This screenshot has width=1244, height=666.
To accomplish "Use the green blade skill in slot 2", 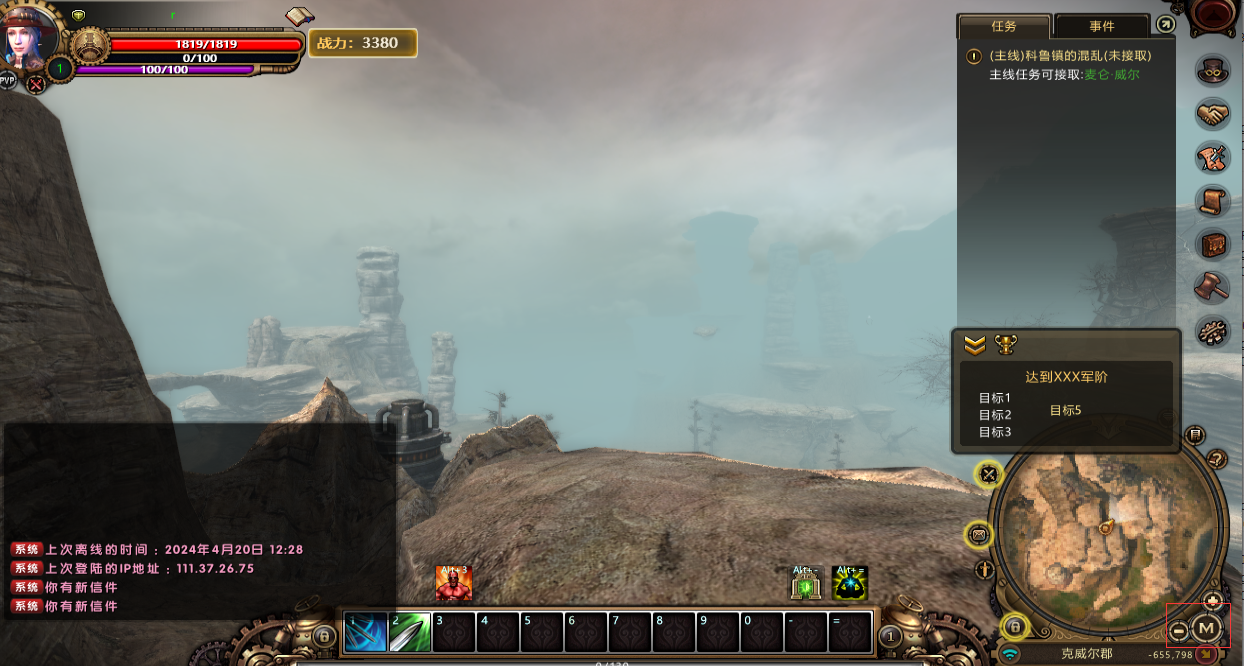I will tap(410, 632).
